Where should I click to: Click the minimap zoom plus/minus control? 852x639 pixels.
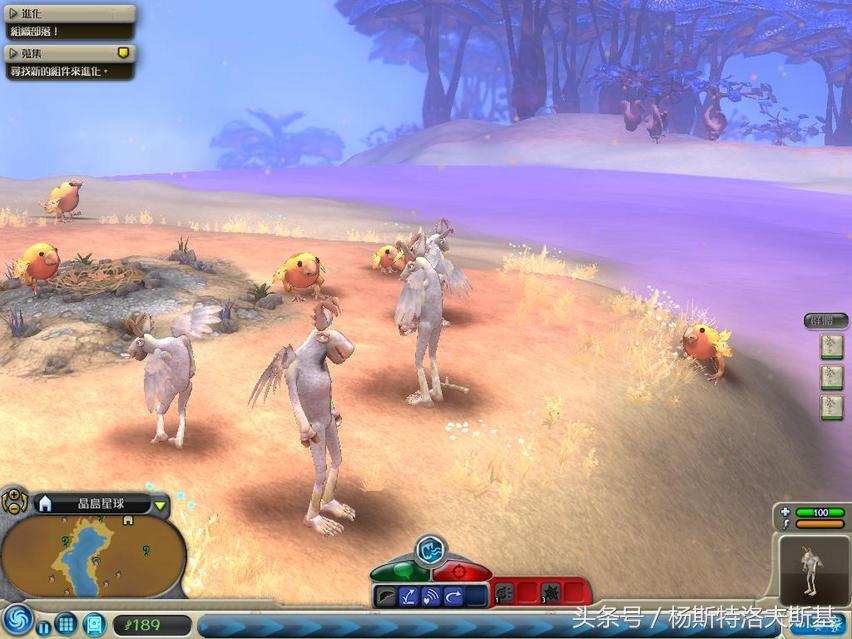14,500
